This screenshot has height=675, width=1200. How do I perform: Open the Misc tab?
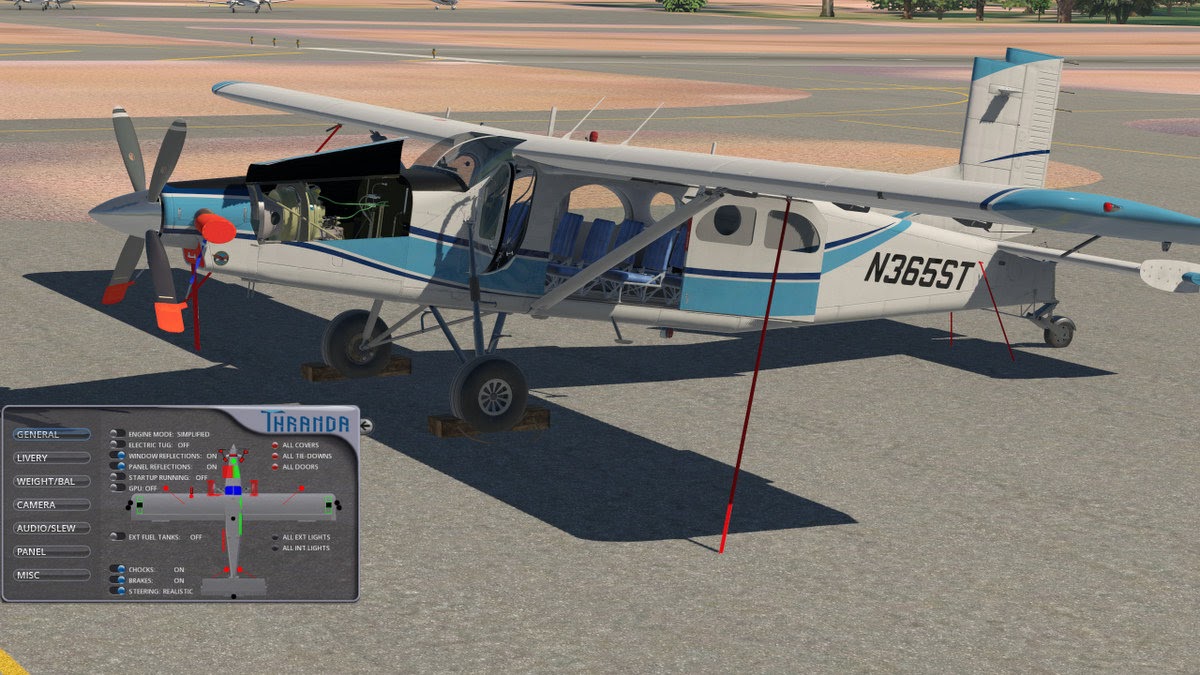(51, 575)
